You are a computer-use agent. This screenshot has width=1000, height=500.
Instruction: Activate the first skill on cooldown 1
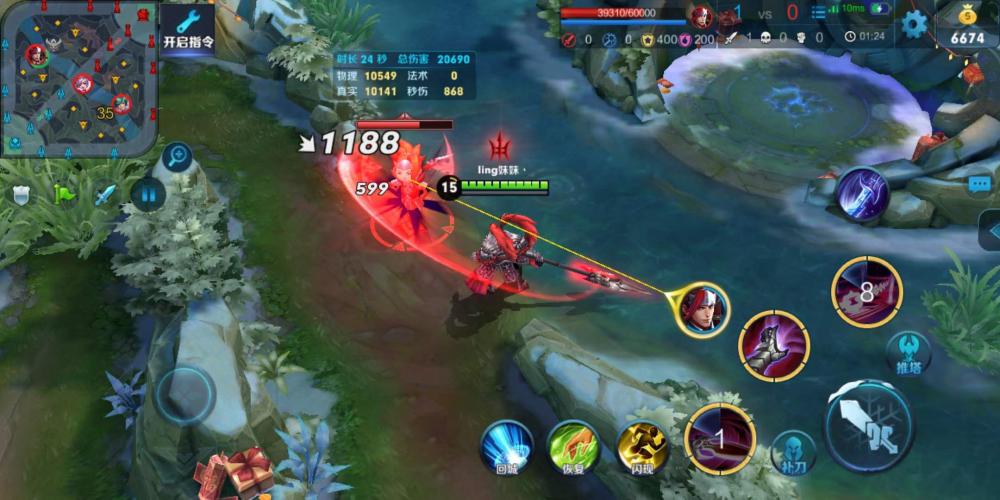pyautogui.click(x=719, y=439)
